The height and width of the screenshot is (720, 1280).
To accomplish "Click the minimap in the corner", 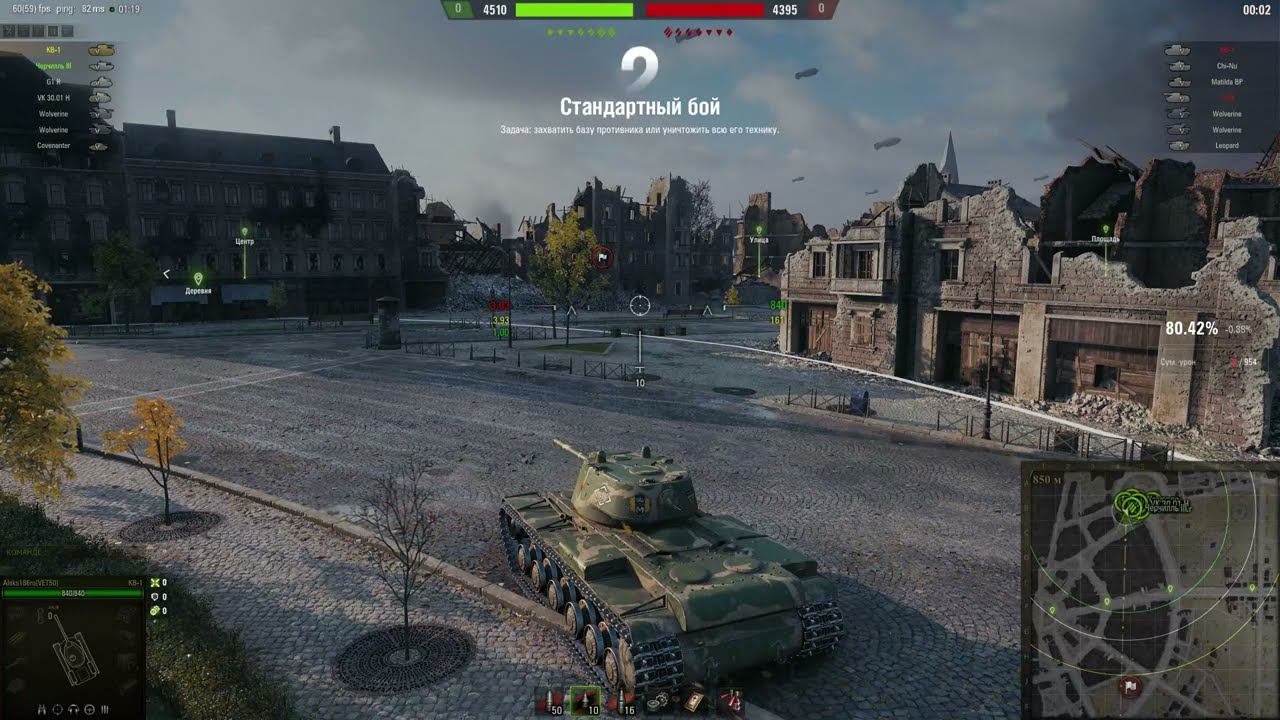I will (1150, 590).
